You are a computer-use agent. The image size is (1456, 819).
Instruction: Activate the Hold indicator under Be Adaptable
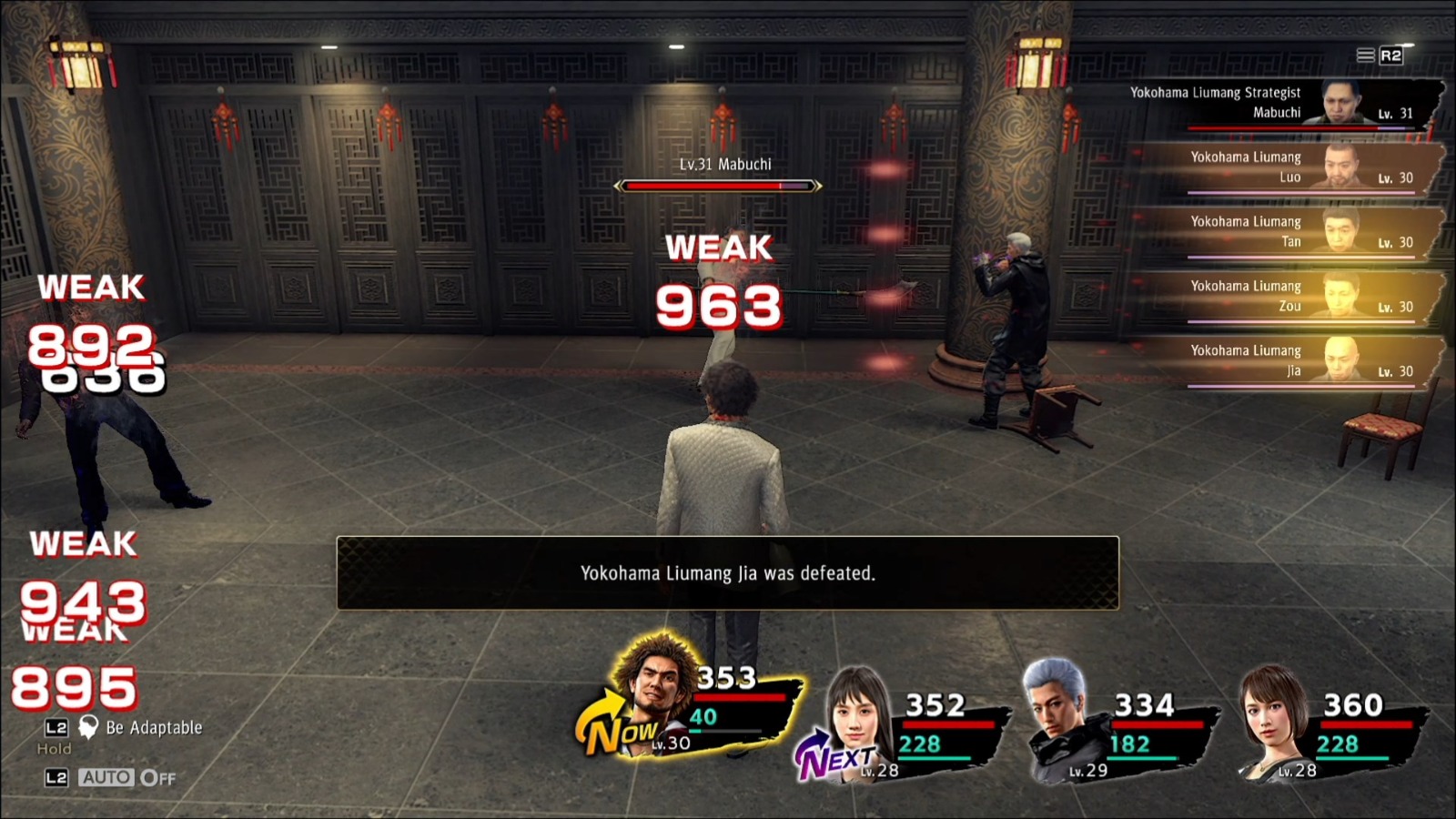(56, 749)
